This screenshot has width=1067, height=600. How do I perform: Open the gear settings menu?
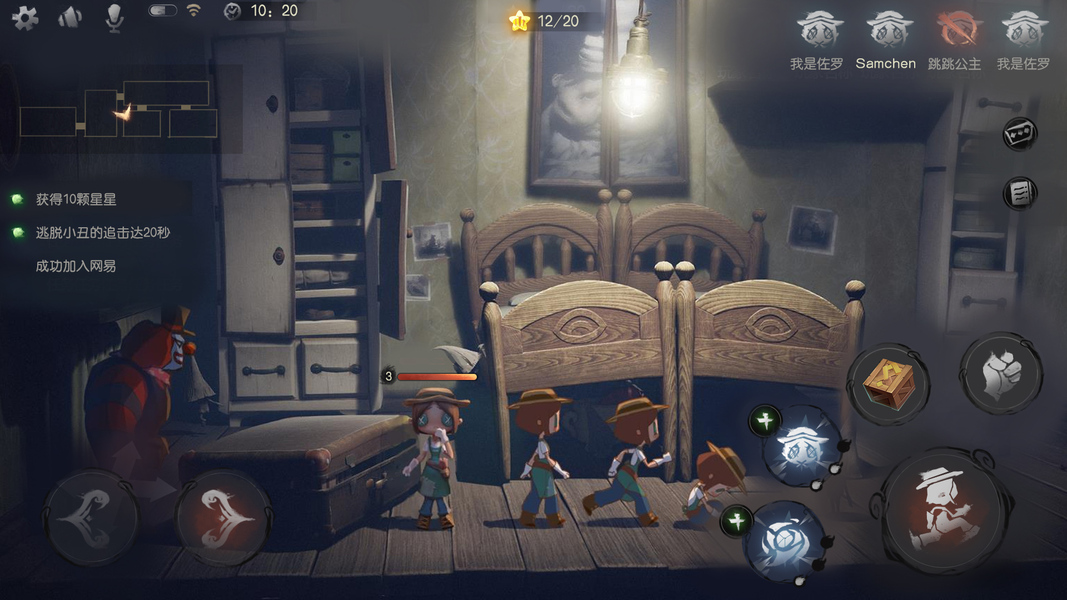coord(24,17)
